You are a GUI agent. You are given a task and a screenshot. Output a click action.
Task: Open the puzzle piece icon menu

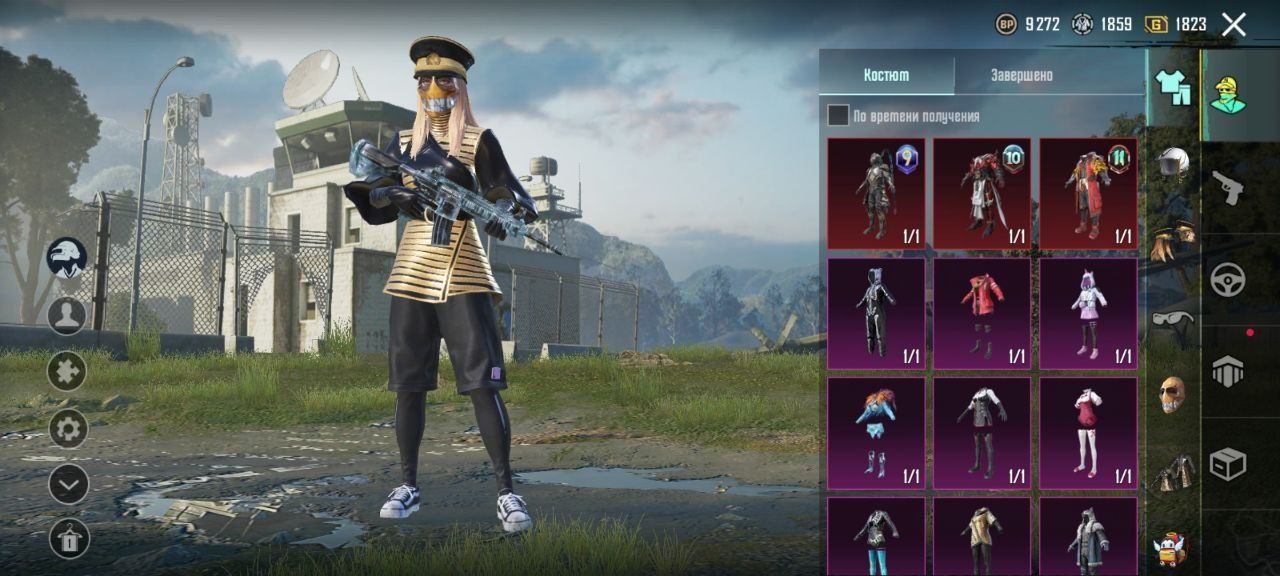point(68,372)
